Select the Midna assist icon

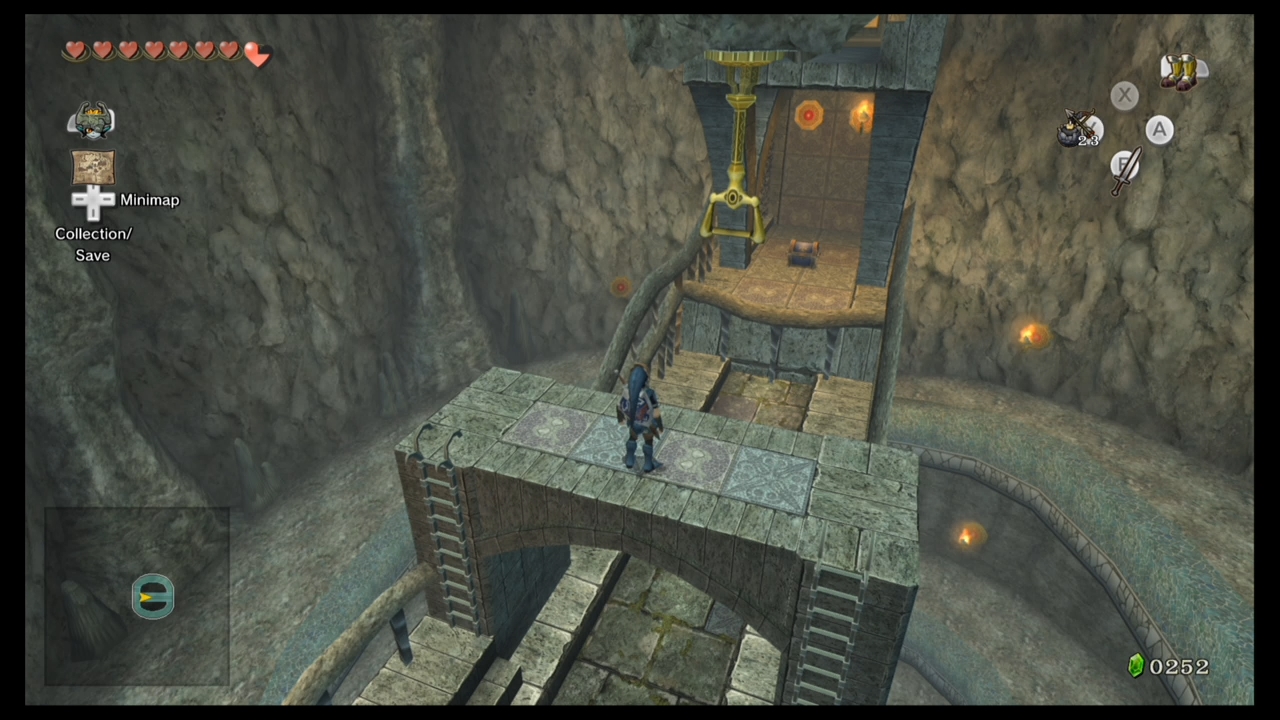(92, 118)
